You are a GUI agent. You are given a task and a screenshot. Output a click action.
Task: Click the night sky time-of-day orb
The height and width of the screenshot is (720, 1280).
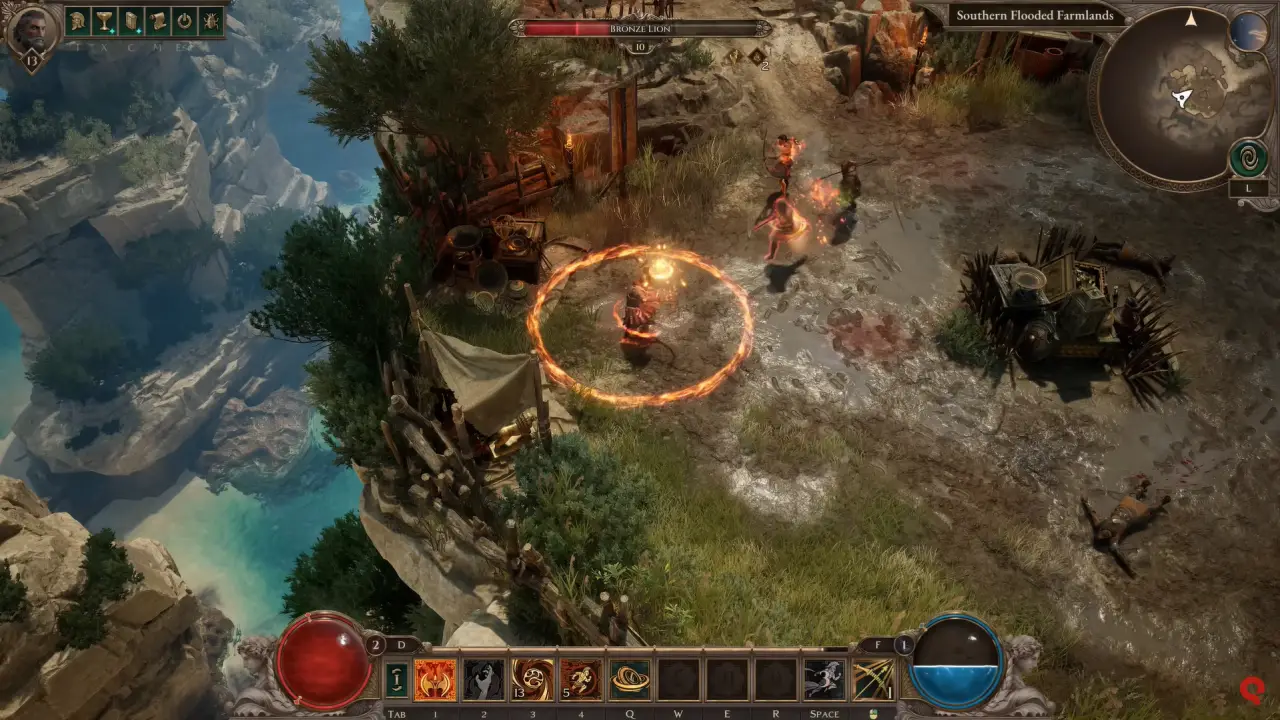click(x=1248, y=32)
